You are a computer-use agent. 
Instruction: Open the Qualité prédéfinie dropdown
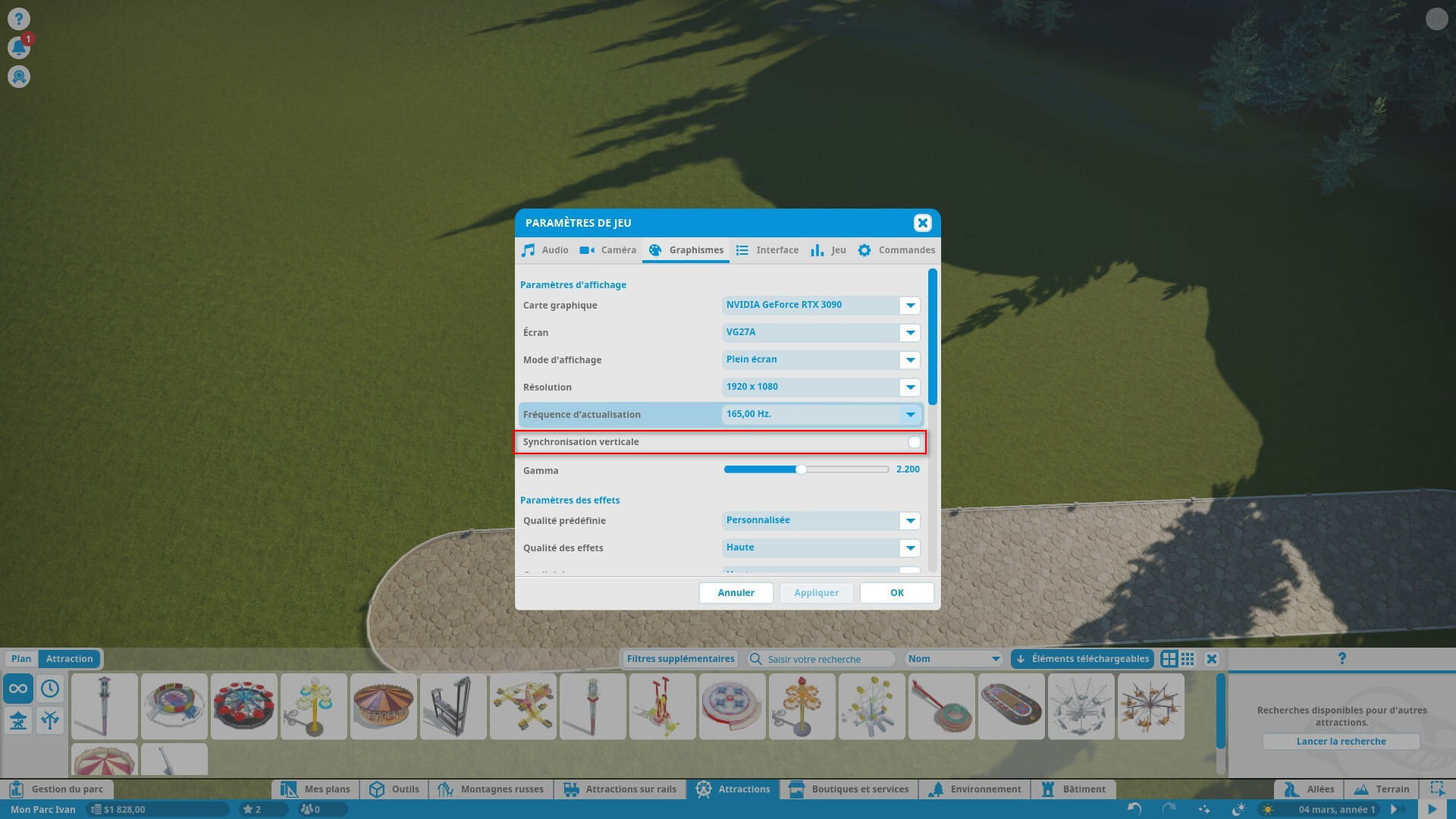tap(910, 521)
